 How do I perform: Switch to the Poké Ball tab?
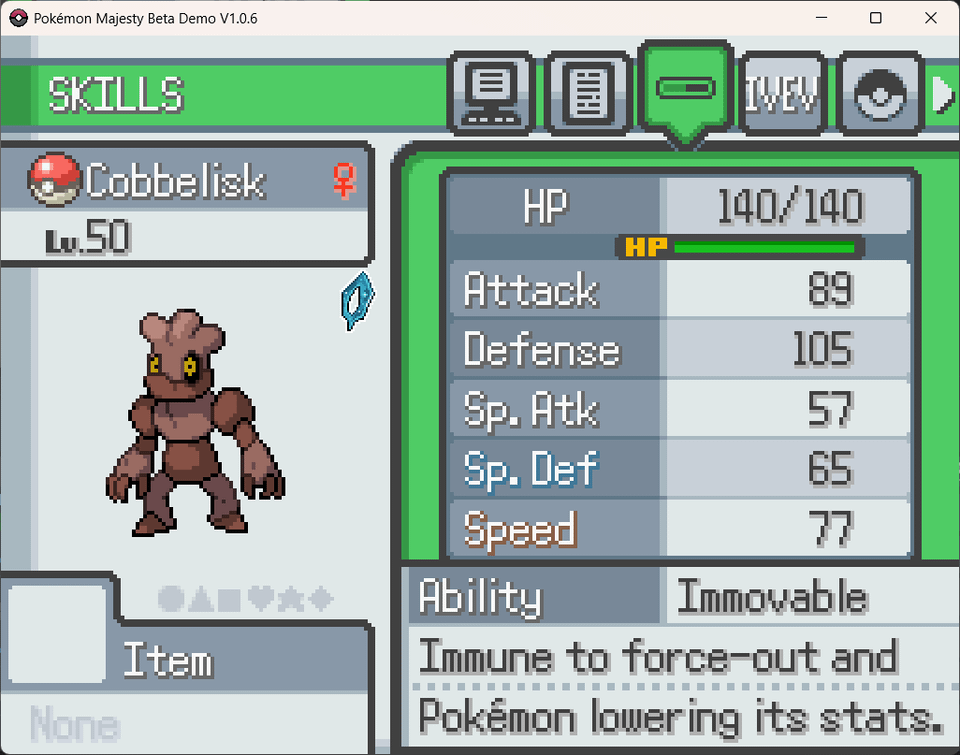pyautogui.click(x=879, y=94)
